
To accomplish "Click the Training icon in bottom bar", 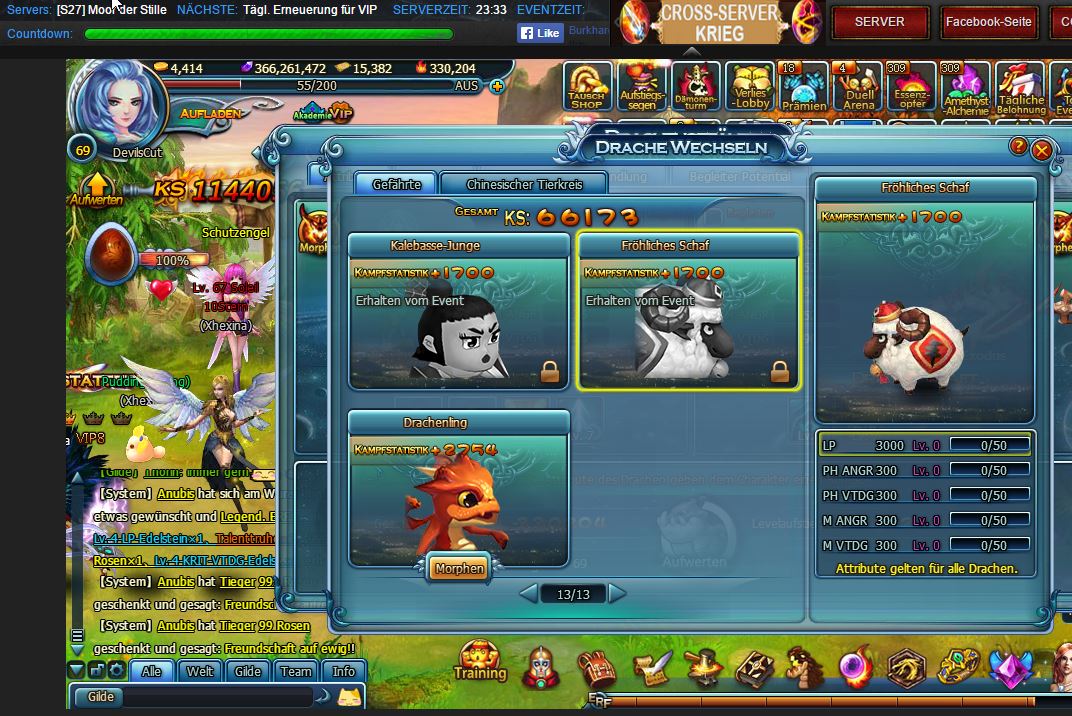I will [x=480, y=662].
